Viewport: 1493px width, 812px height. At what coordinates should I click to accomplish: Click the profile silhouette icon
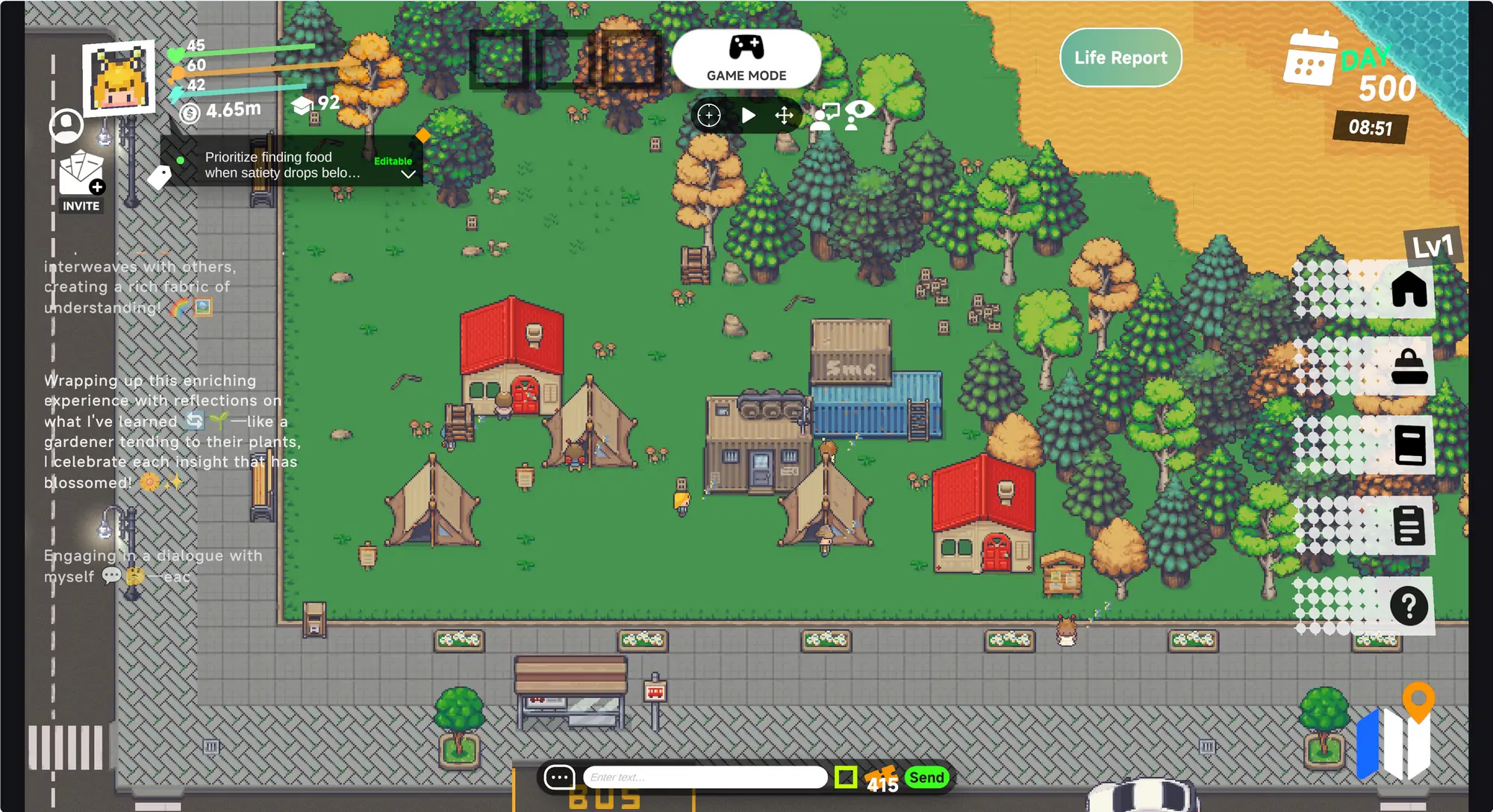point(66,125)
